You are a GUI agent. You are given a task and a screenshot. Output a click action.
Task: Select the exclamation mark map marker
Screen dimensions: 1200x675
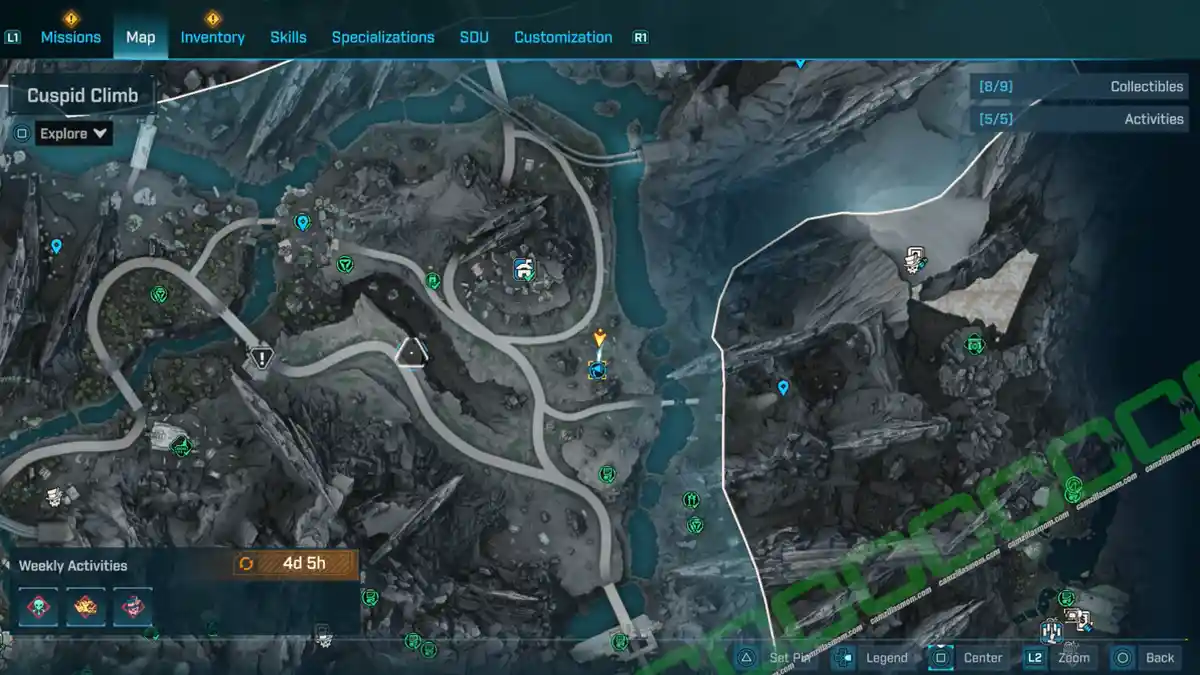(x=261, y=355)
